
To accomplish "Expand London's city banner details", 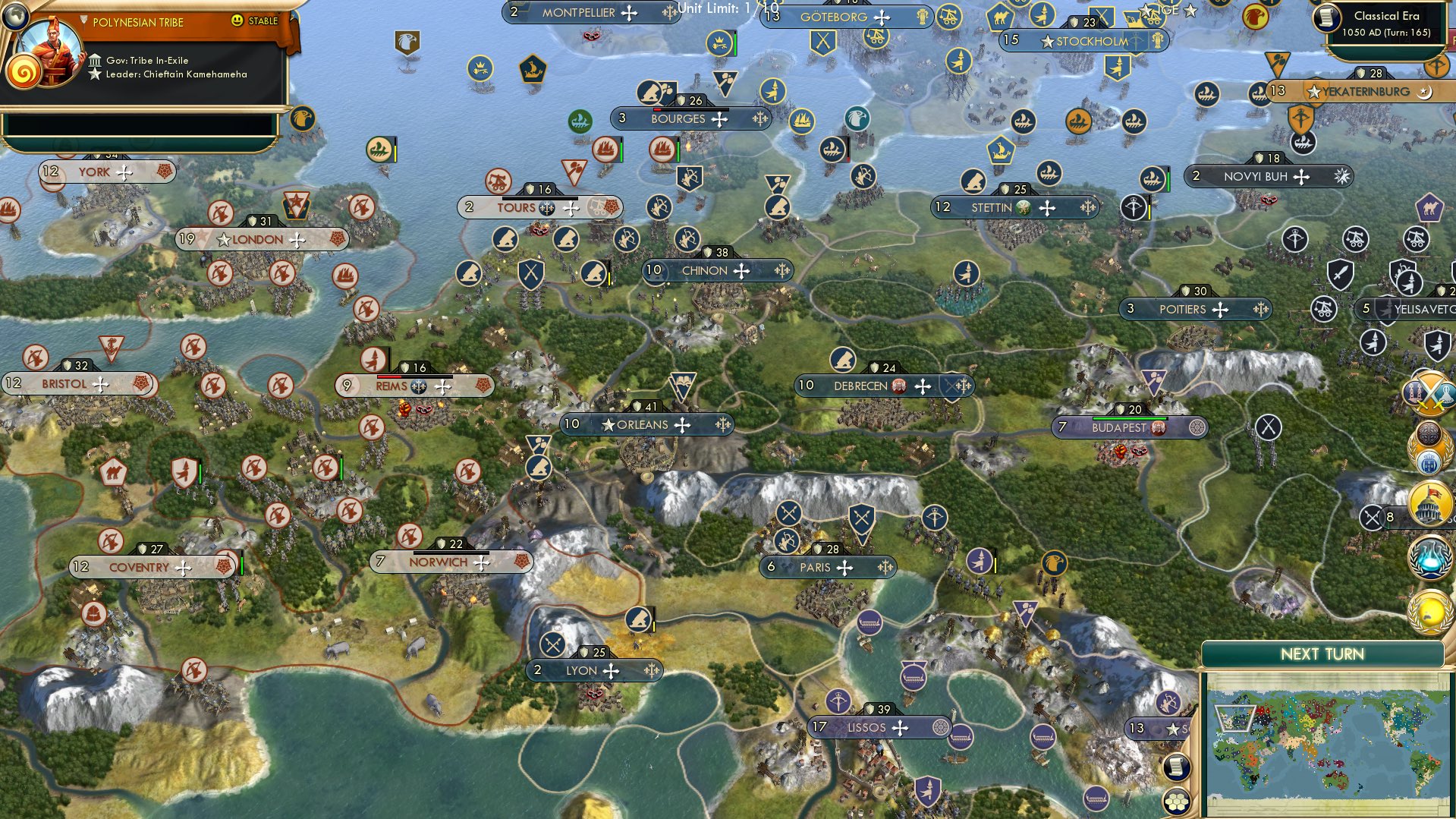I will (262, 238).
